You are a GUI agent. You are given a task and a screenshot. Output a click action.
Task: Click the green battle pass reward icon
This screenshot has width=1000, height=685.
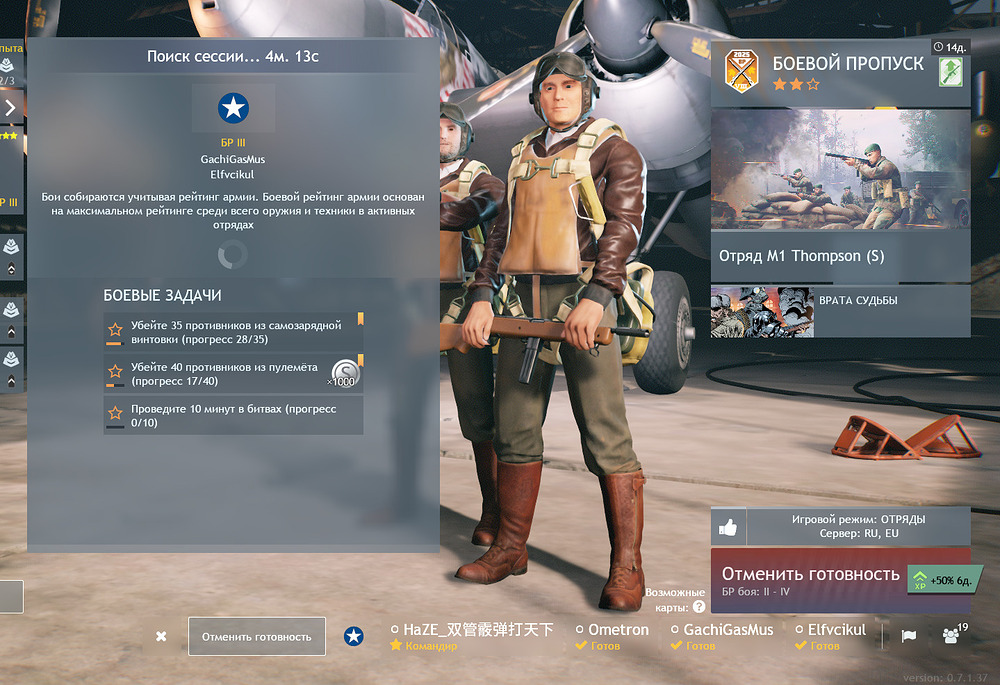[x=950, y=72]
